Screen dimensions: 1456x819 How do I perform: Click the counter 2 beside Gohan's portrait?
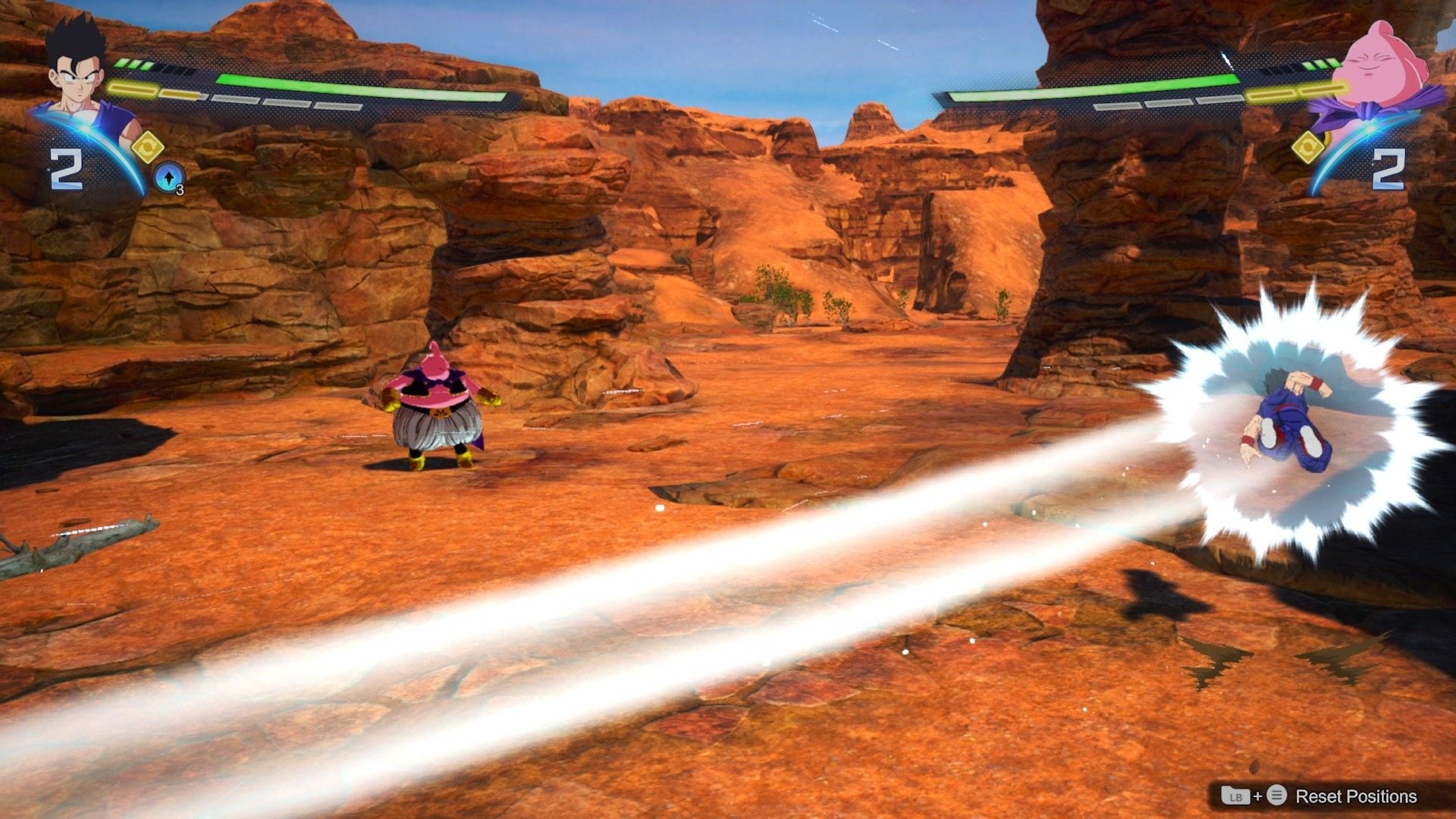point(65,171)
